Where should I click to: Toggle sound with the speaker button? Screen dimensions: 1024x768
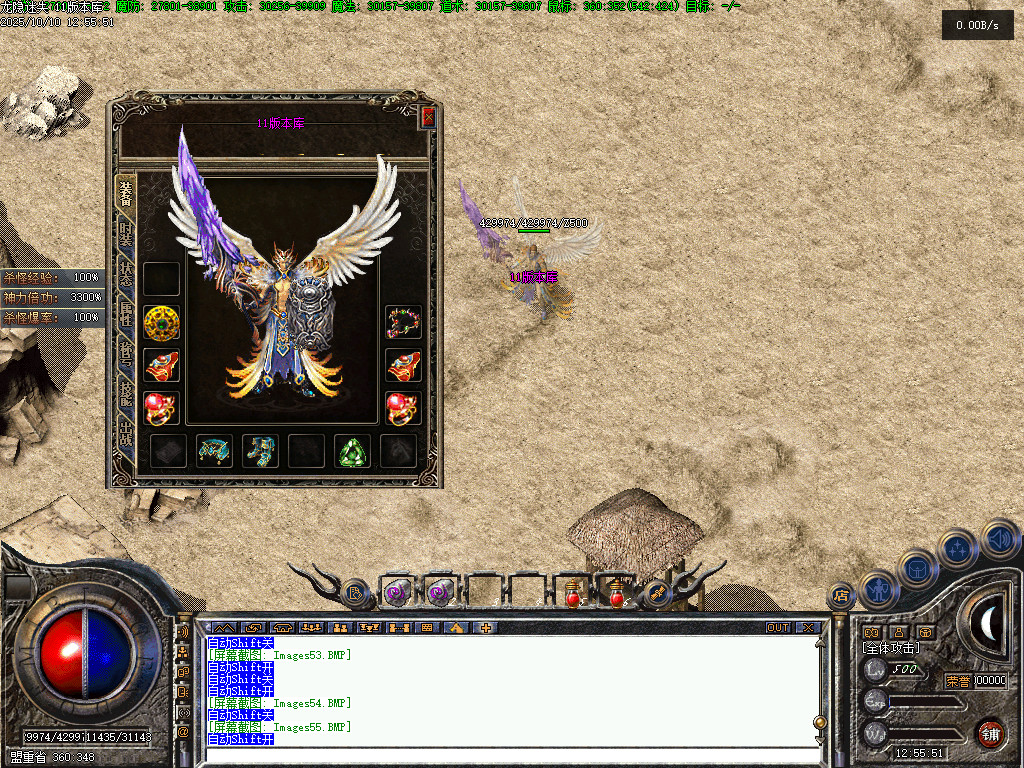[x=999, y=538]
